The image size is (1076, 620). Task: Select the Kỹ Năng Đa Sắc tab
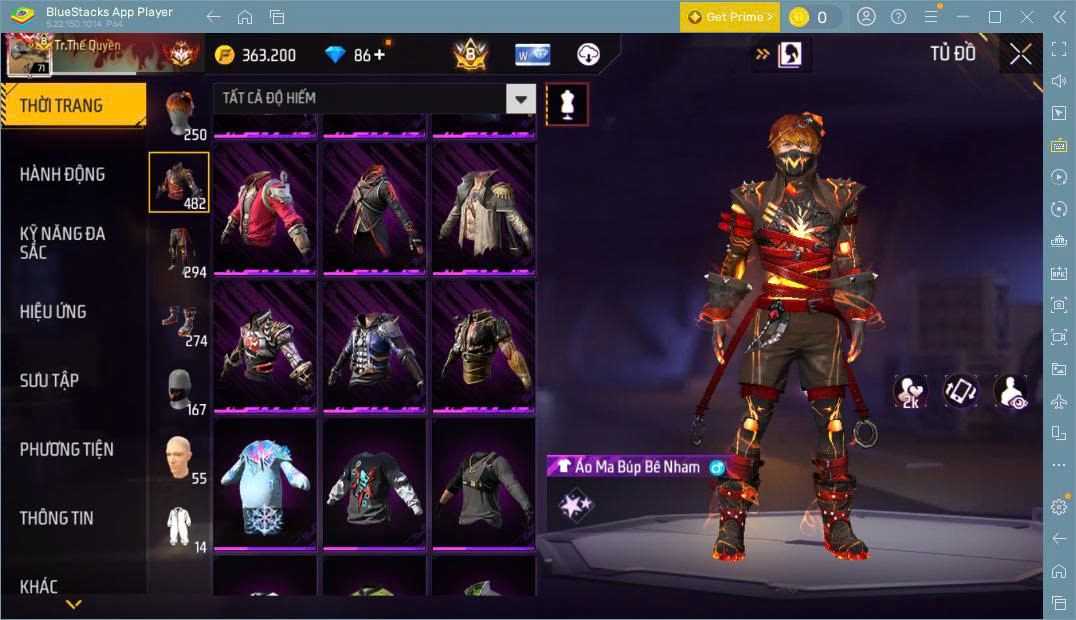click(x=62, y=242)
